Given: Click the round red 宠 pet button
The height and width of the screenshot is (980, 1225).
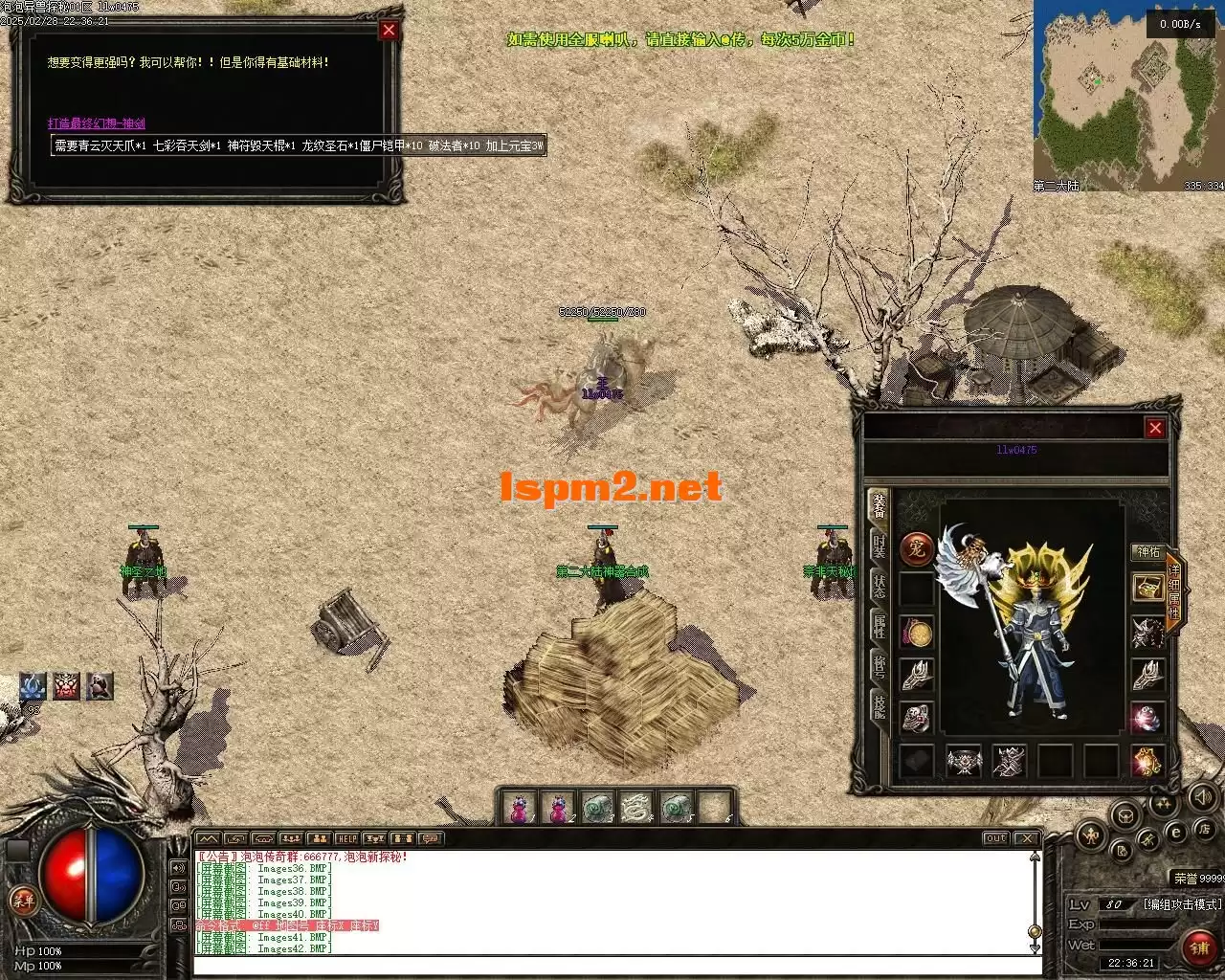Looking at the screenshot, I should [x=917, y=549].
